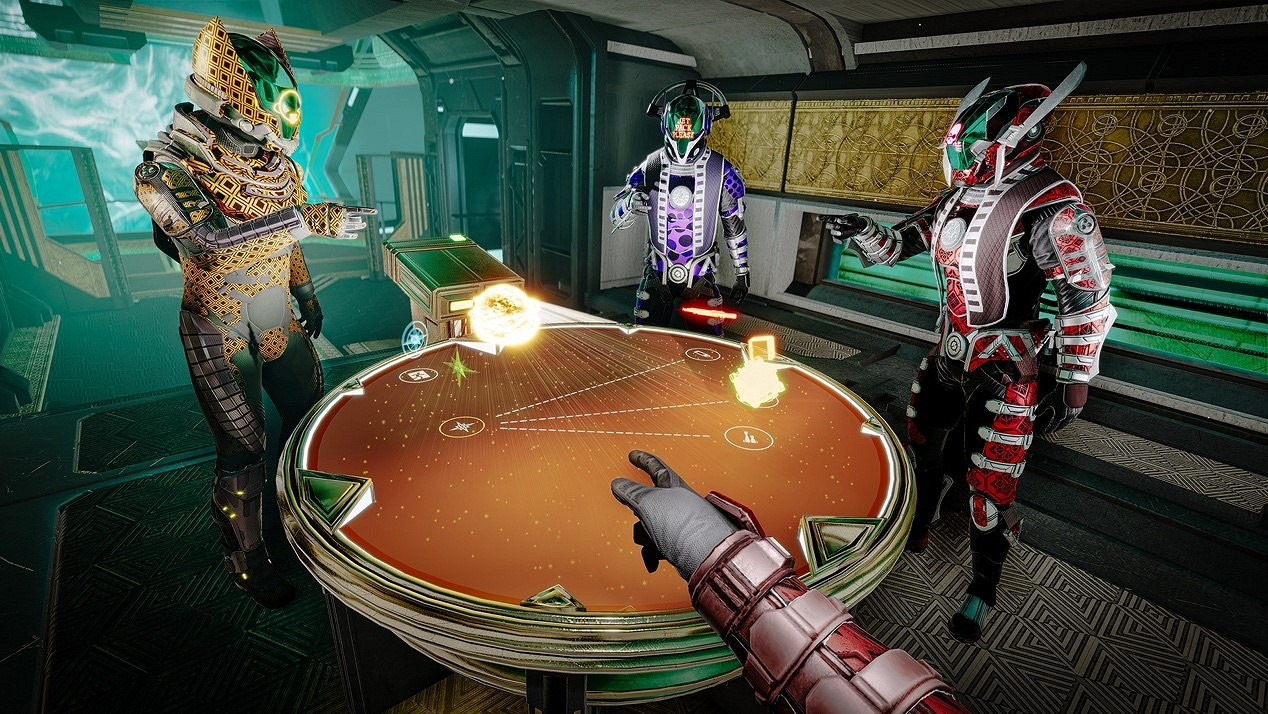Select the green four-point star marker
This screenshot has width=1268, height=714.
coord(459,367)
